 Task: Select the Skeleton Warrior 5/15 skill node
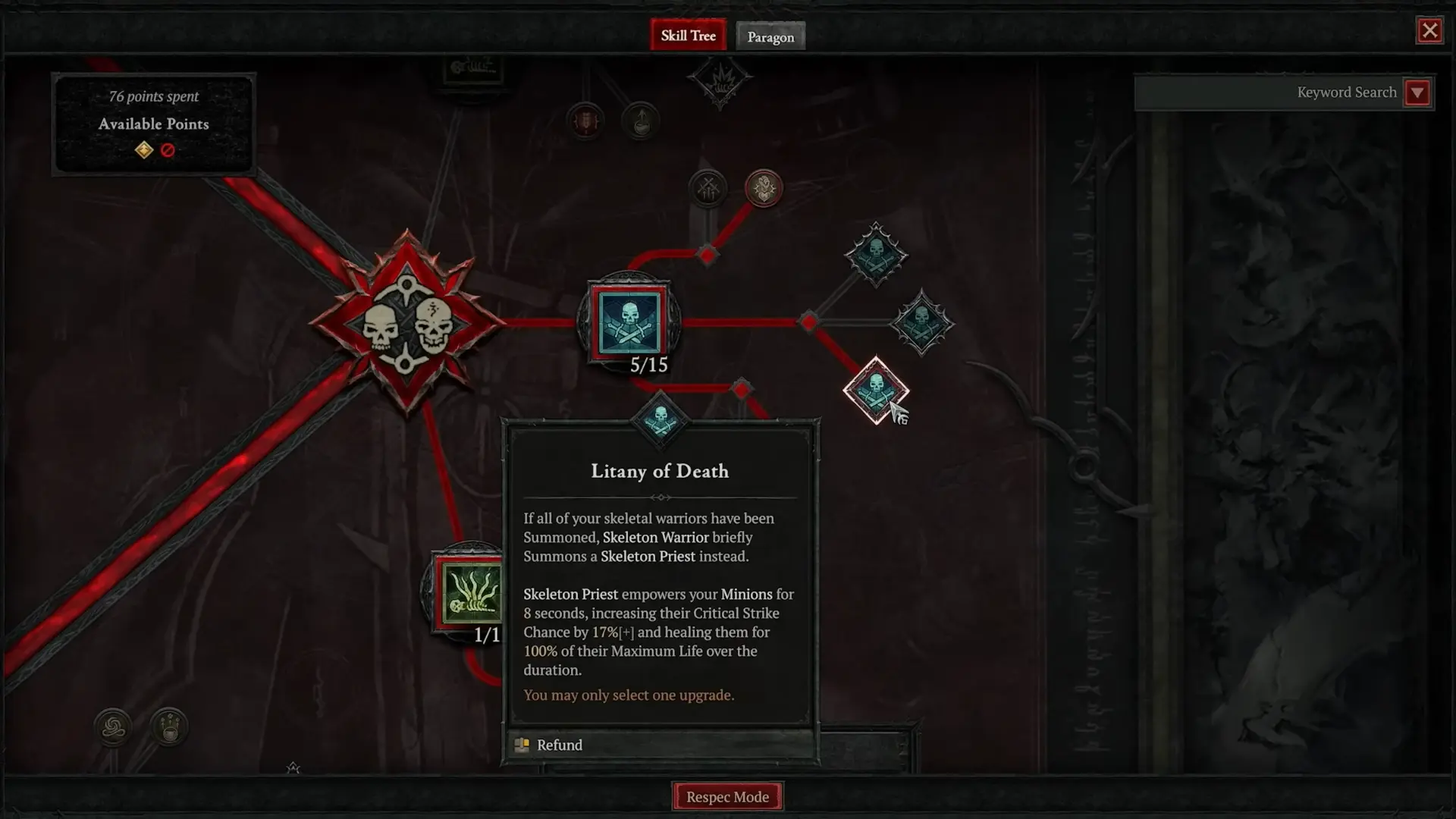pos(629,322)
